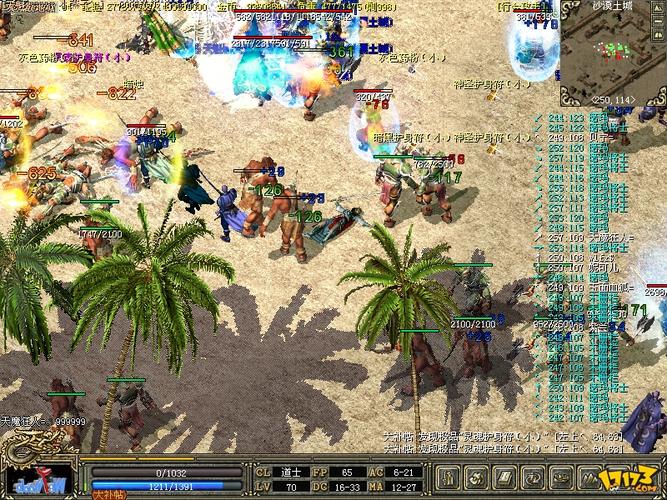Click the swirling arrows button
Screen dimensions: 667x500
(532, 473)
